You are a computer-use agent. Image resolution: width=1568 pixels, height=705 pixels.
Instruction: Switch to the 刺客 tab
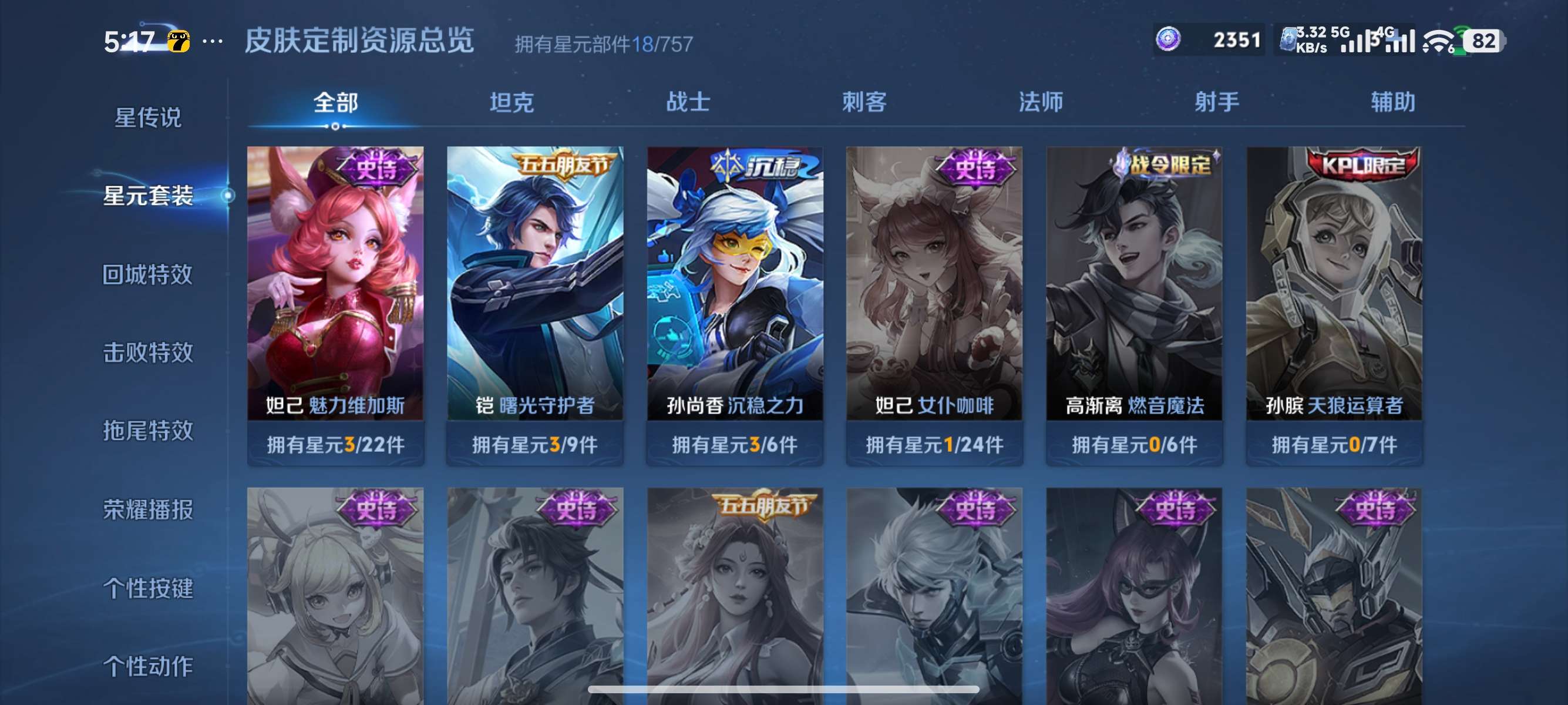click(x=864, y=102)
